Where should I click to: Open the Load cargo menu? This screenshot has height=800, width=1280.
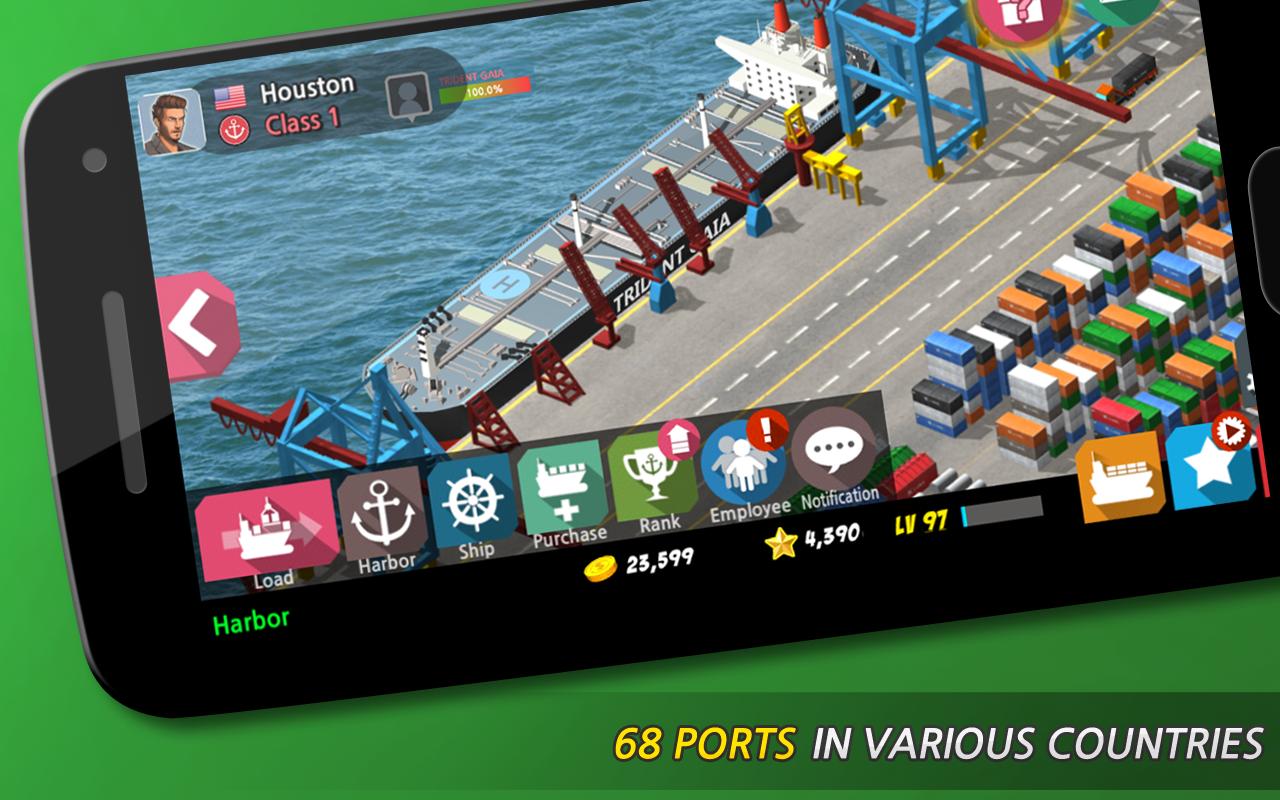[266, 531]
